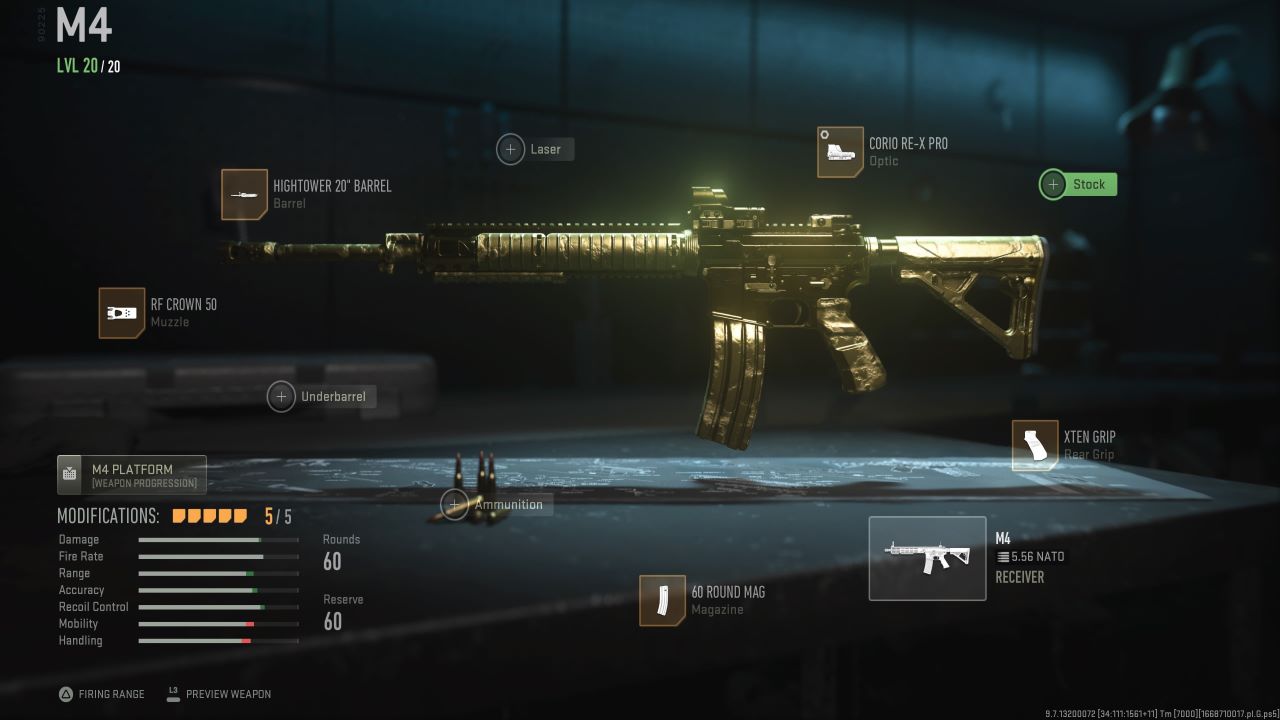Expand the Stock slot with green plus
The image size is (1280, 720).
1053,184
